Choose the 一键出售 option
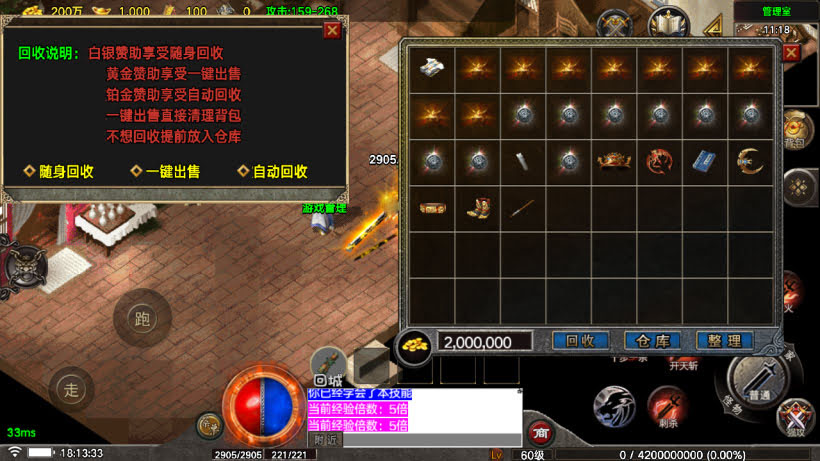Screen dimensions: 820x461 tap(166, 171)
